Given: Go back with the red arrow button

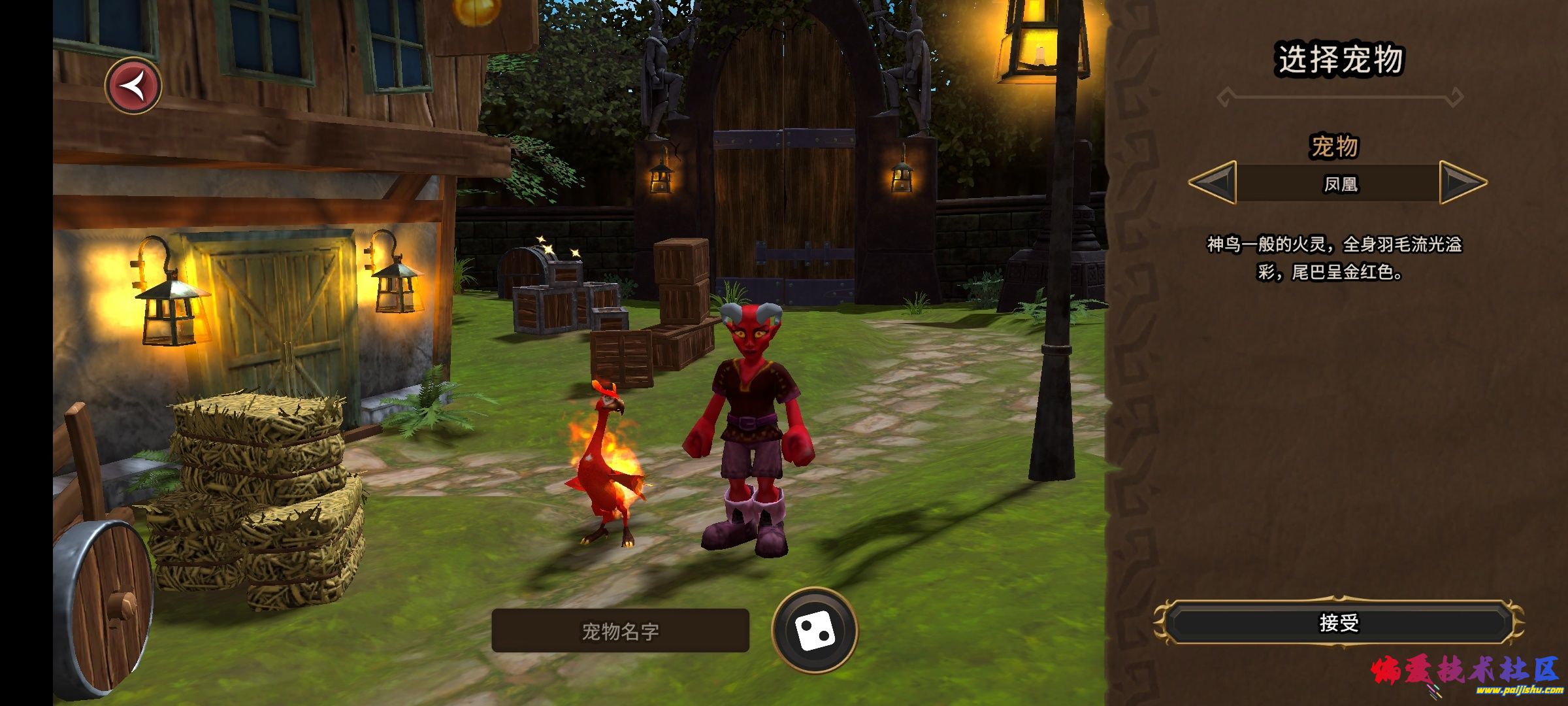Looking at the screenshot, I should point(134,86).
